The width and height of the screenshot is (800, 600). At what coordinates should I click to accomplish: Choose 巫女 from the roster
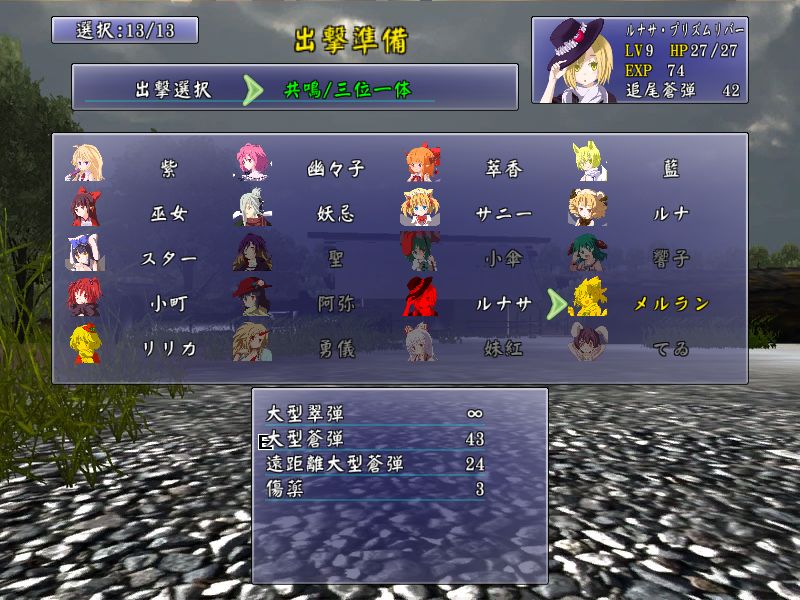tap(167, 214)
